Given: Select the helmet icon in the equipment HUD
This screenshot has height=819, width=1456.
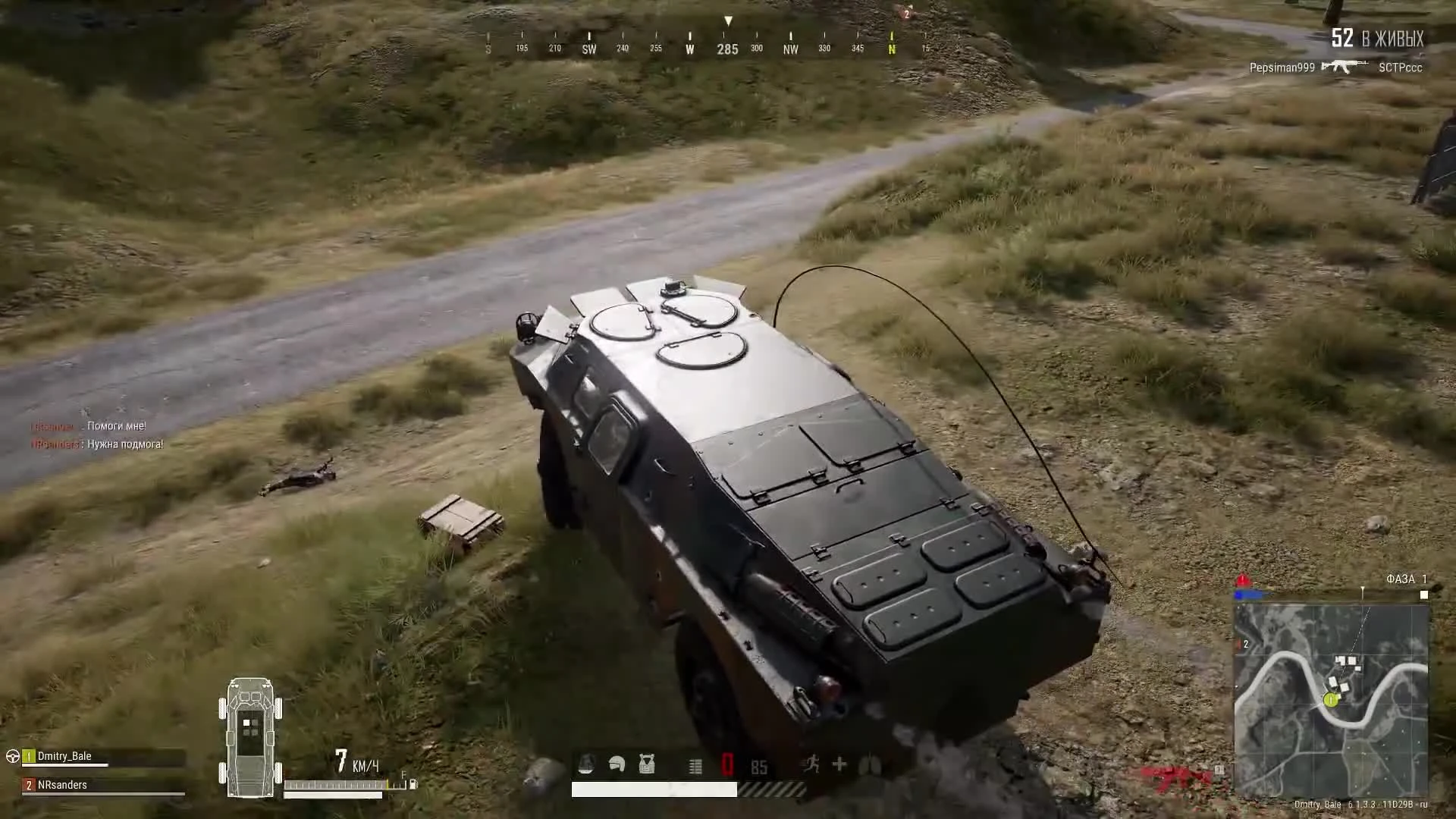Looking at the screenshot, I should 616,765.
